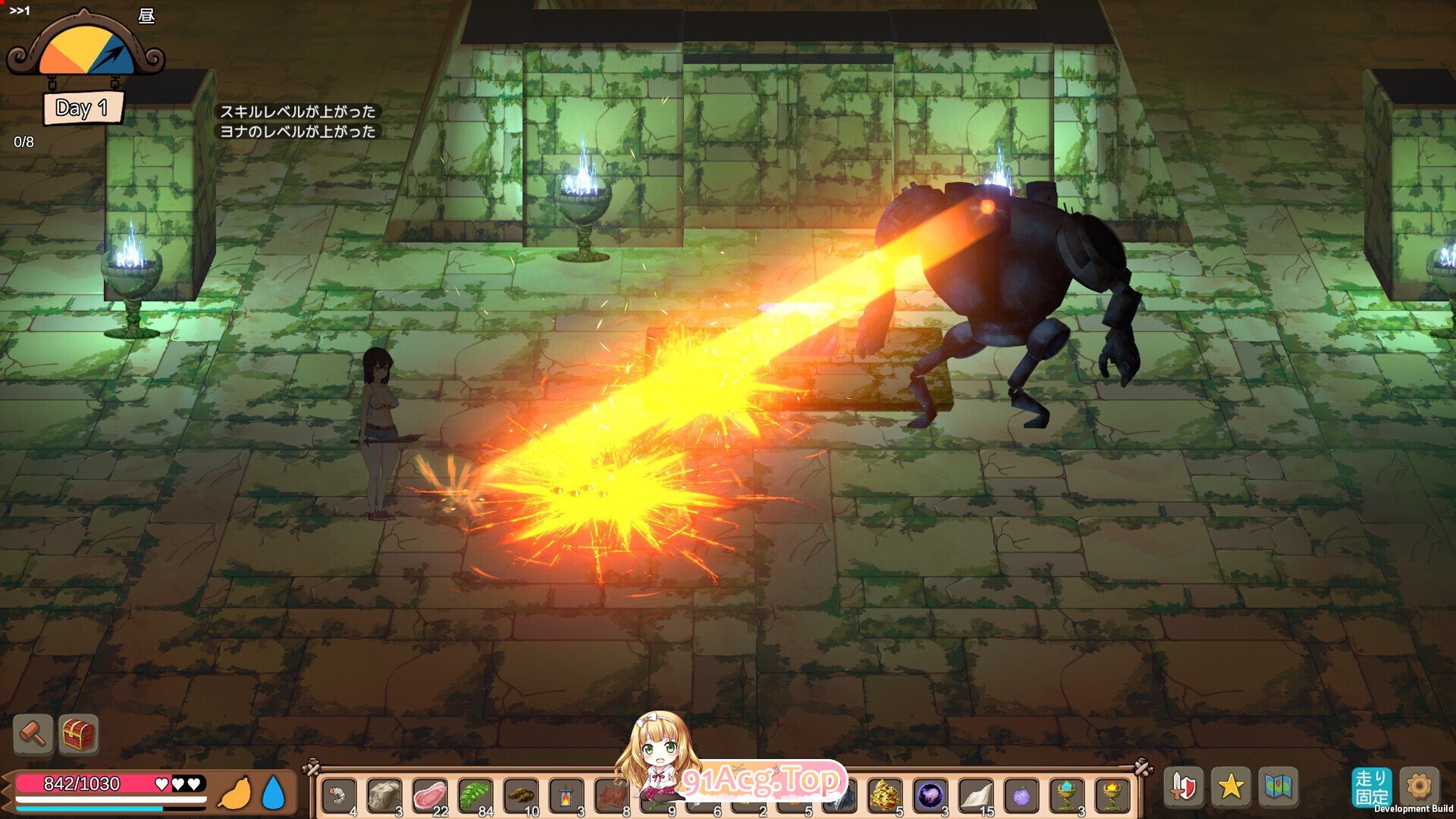Toggle the 走り固定 run-lock button
Image resolution: width=1456 pixels, height=819 pixels.
coord(1371,787)
